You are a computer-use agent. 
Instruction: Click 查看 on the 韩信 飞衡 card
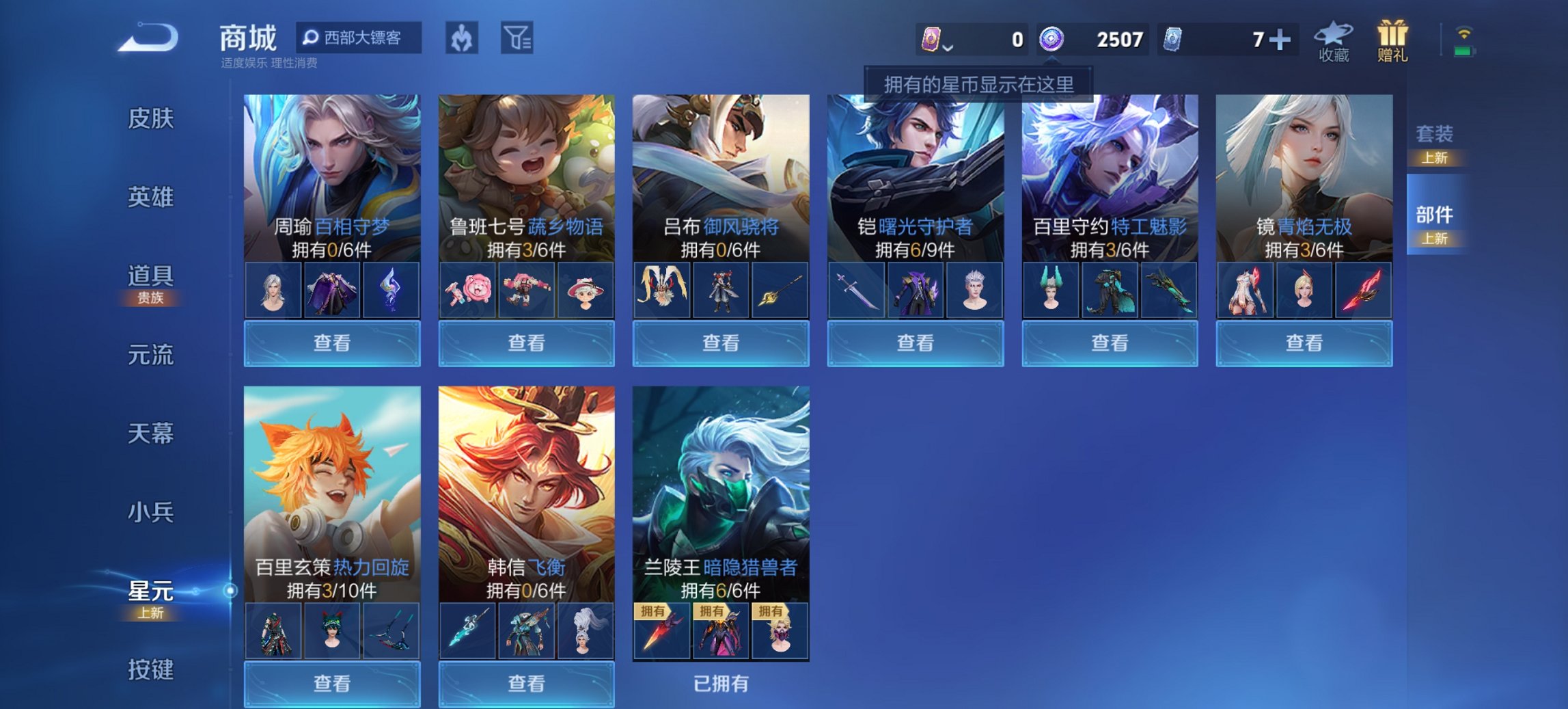(527, 684)
